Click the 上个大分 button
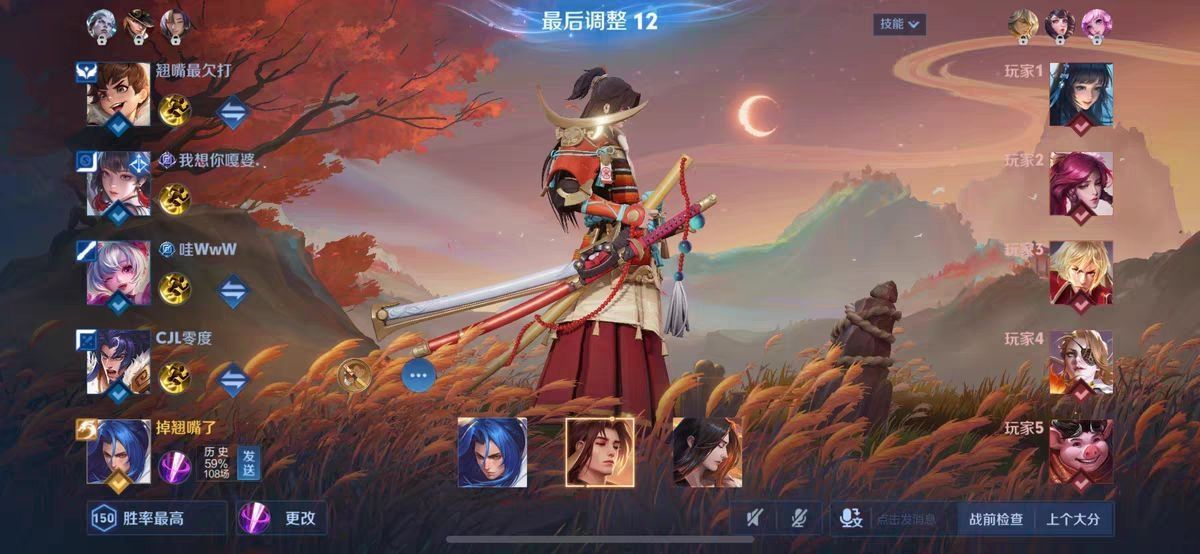This screenshot has width=1200, height=554. pos(1073,519)
